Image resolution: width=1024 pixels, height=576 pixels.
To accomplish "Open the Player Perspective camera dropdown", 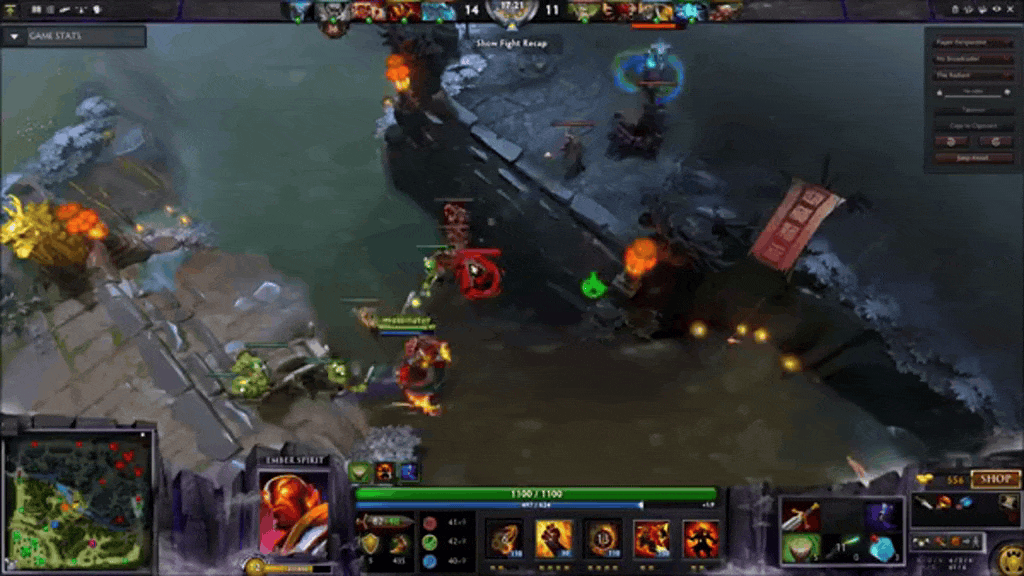I will pyautogui.click(x=973, y=43).
